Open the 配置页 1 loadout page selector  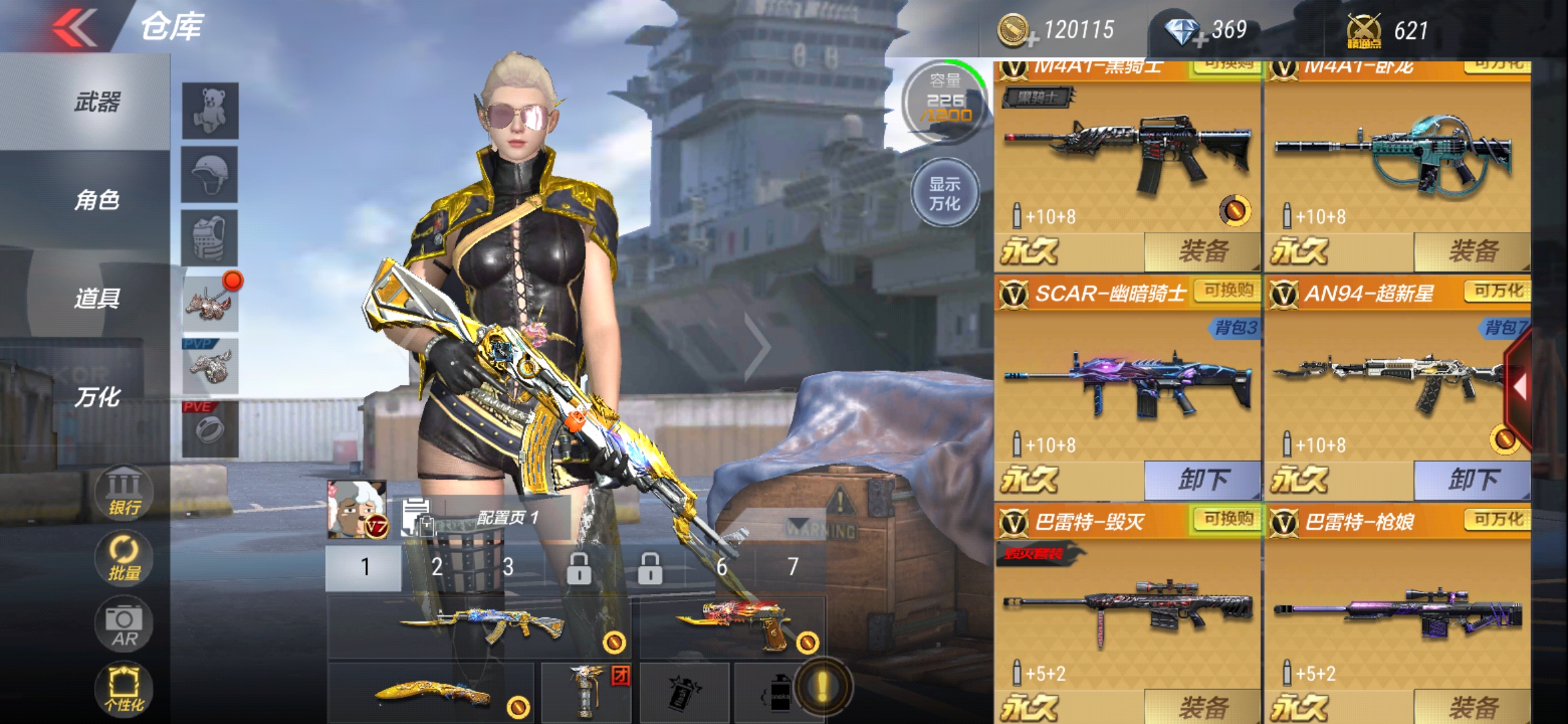coord(489,518)
